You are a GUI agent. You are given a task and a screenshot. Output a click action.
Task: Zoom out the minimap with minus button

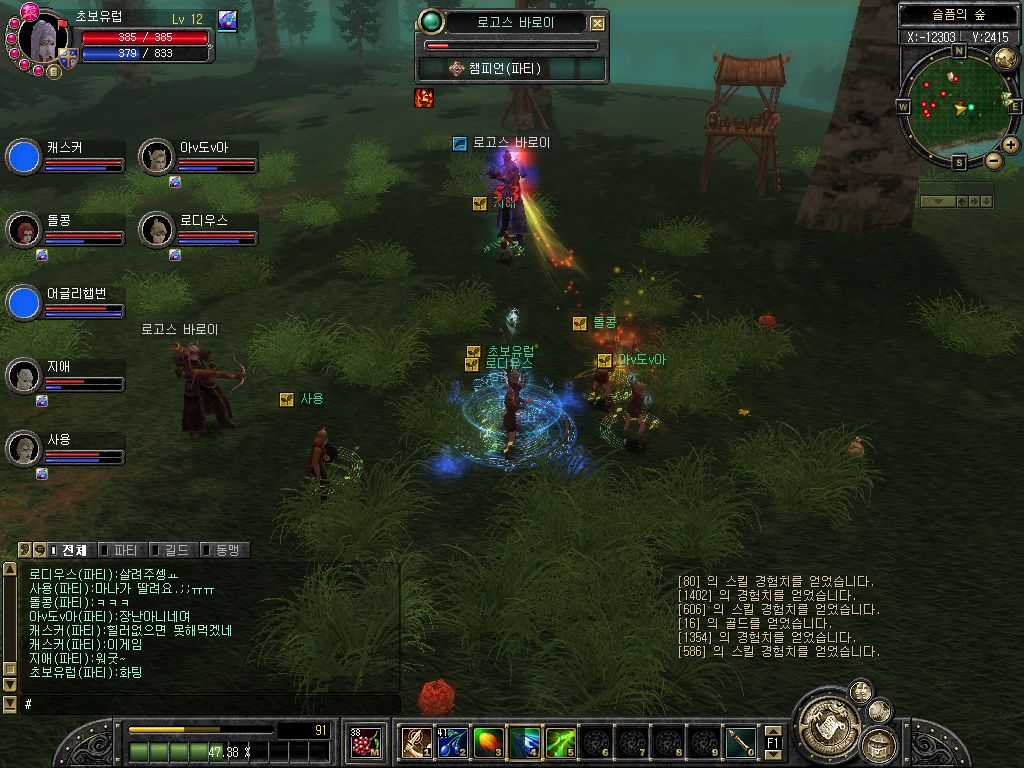(994, 160)
